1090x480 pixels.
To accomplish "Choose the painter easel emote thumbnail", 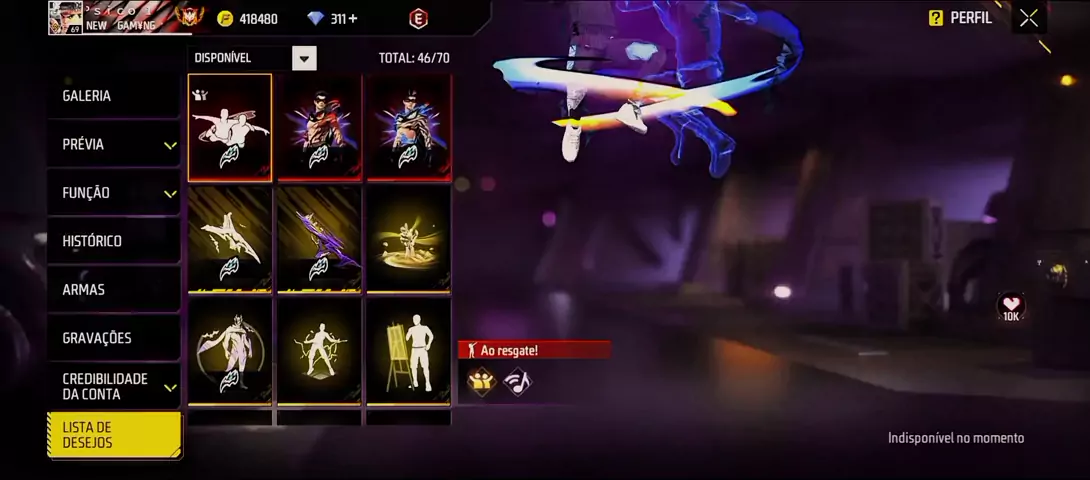I will tap(409, 352).
